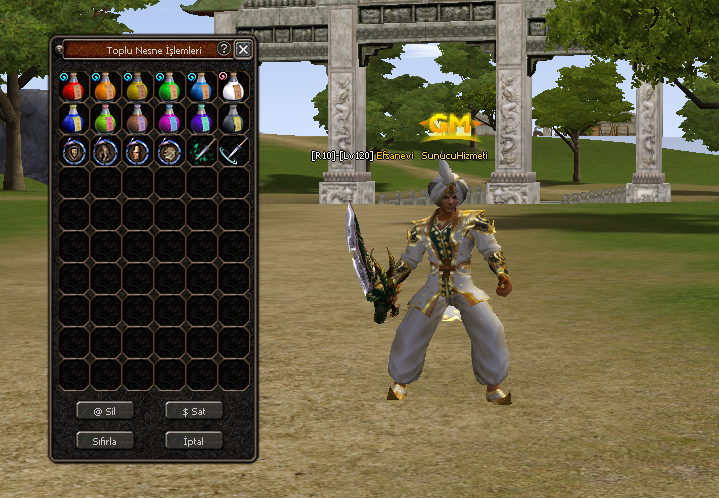Choose the brown potion slot
Viewport: 719px width, 498px height.
[x=137, y=119]
